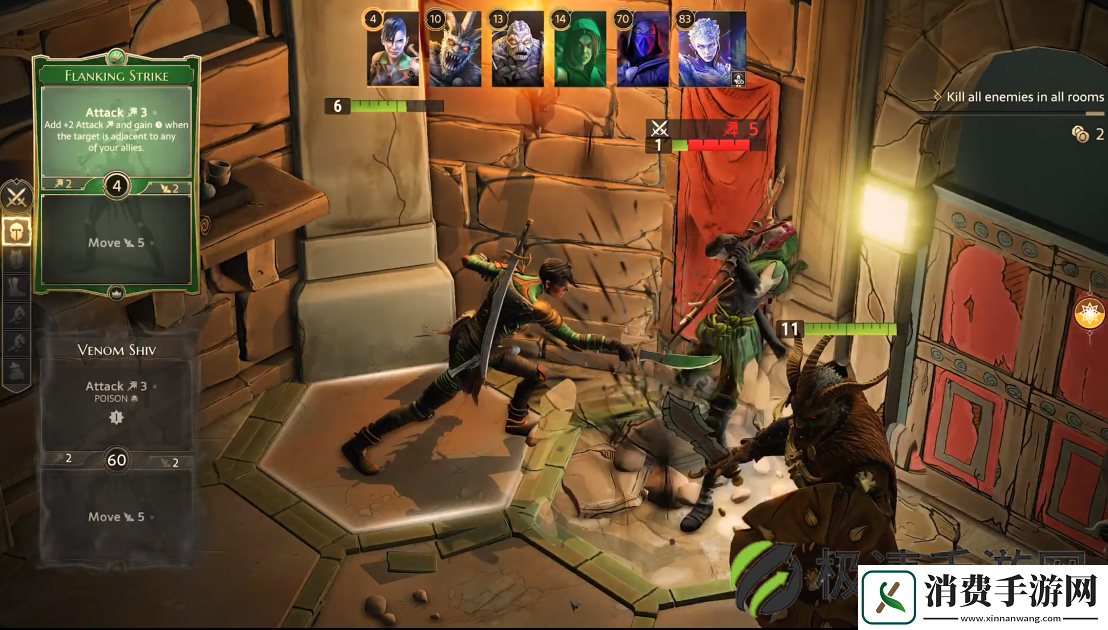The height and width of the screenshot is (630, 1108).
Task: Open the crossed swords tab
Action: 16,196
